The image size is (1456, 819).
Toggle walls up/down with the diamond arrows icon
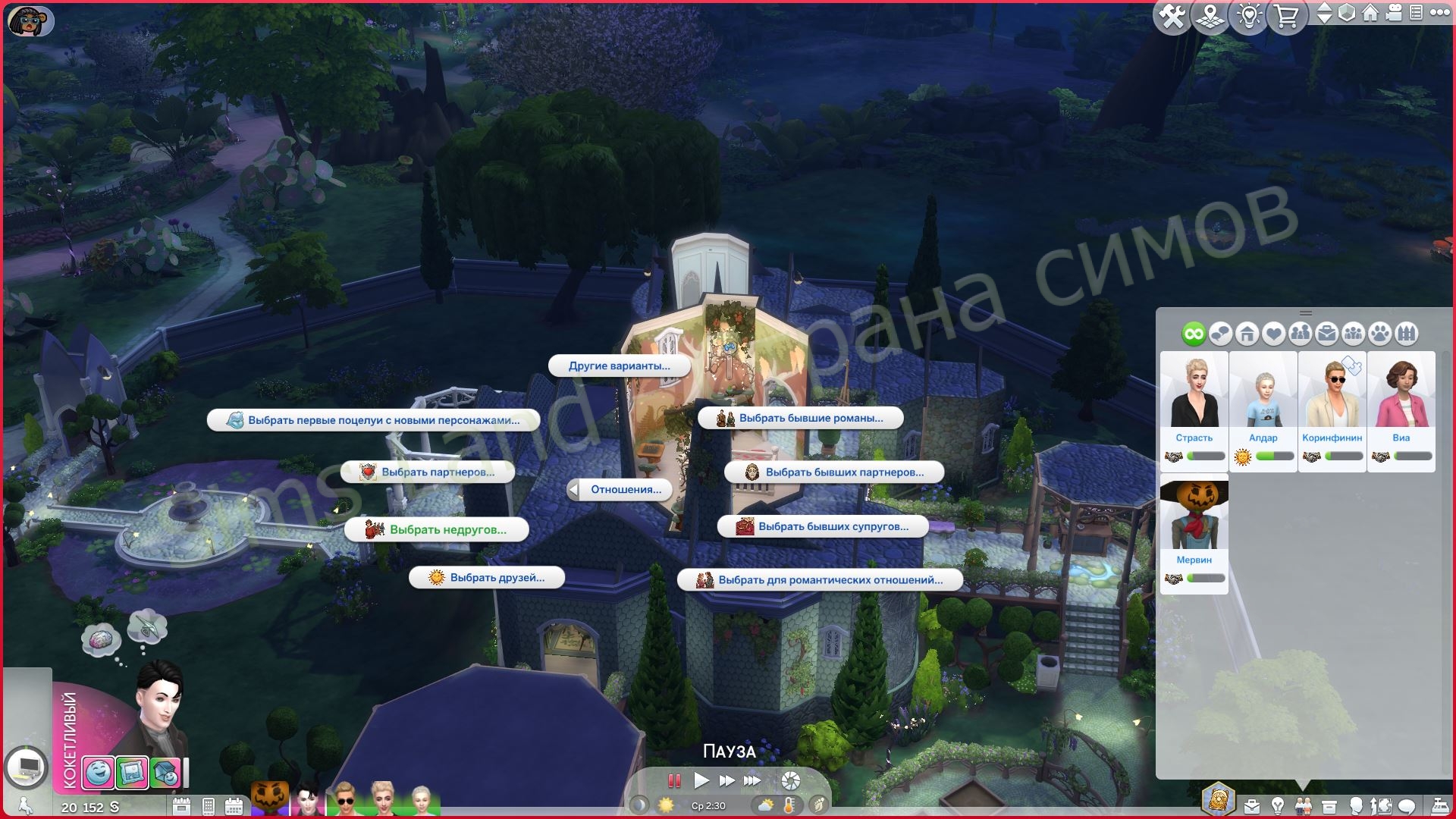1325,15
